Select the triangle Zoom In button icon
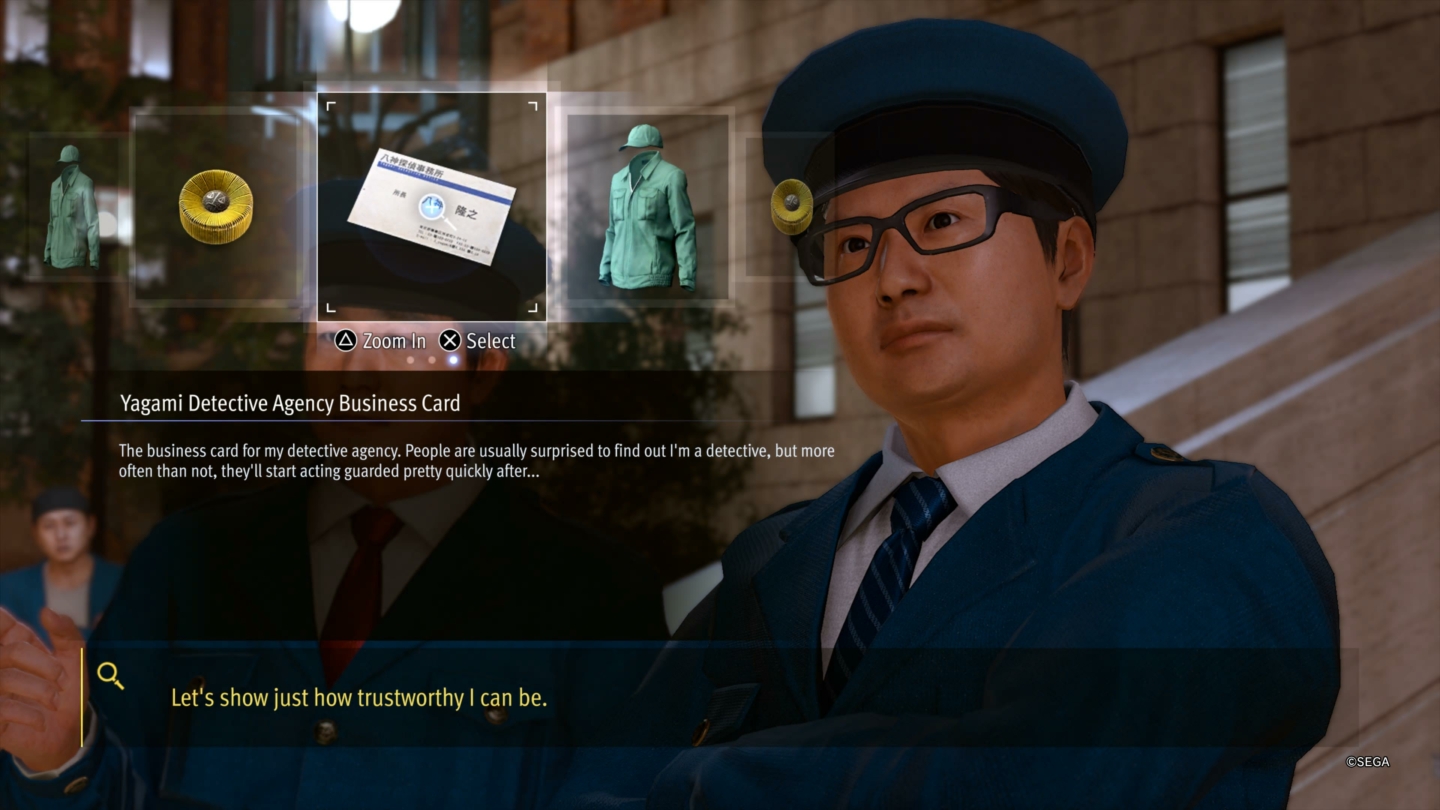 345,340
